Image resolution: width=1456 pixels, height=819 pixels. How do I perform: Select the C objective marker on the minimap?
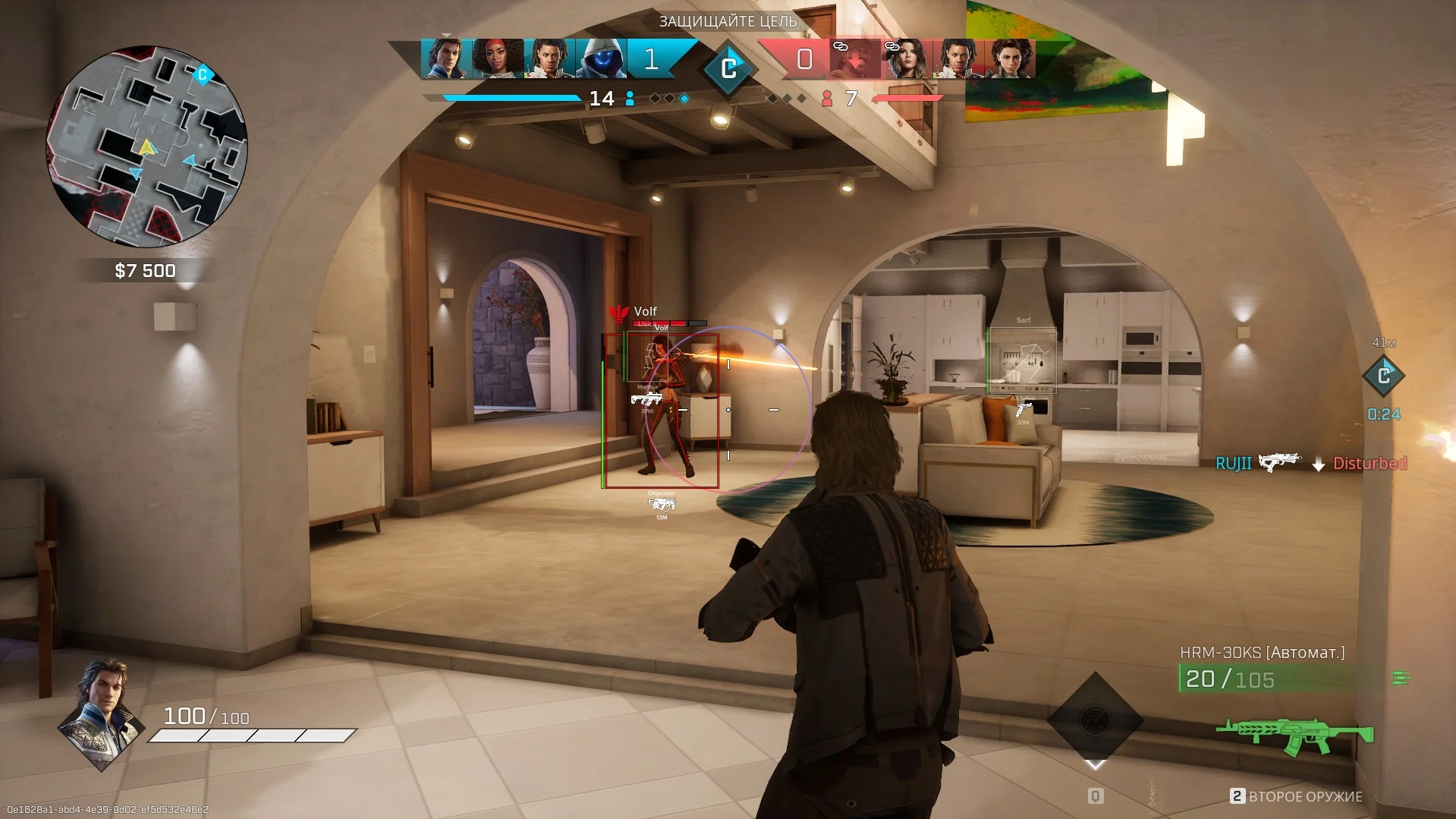[202, 74]
